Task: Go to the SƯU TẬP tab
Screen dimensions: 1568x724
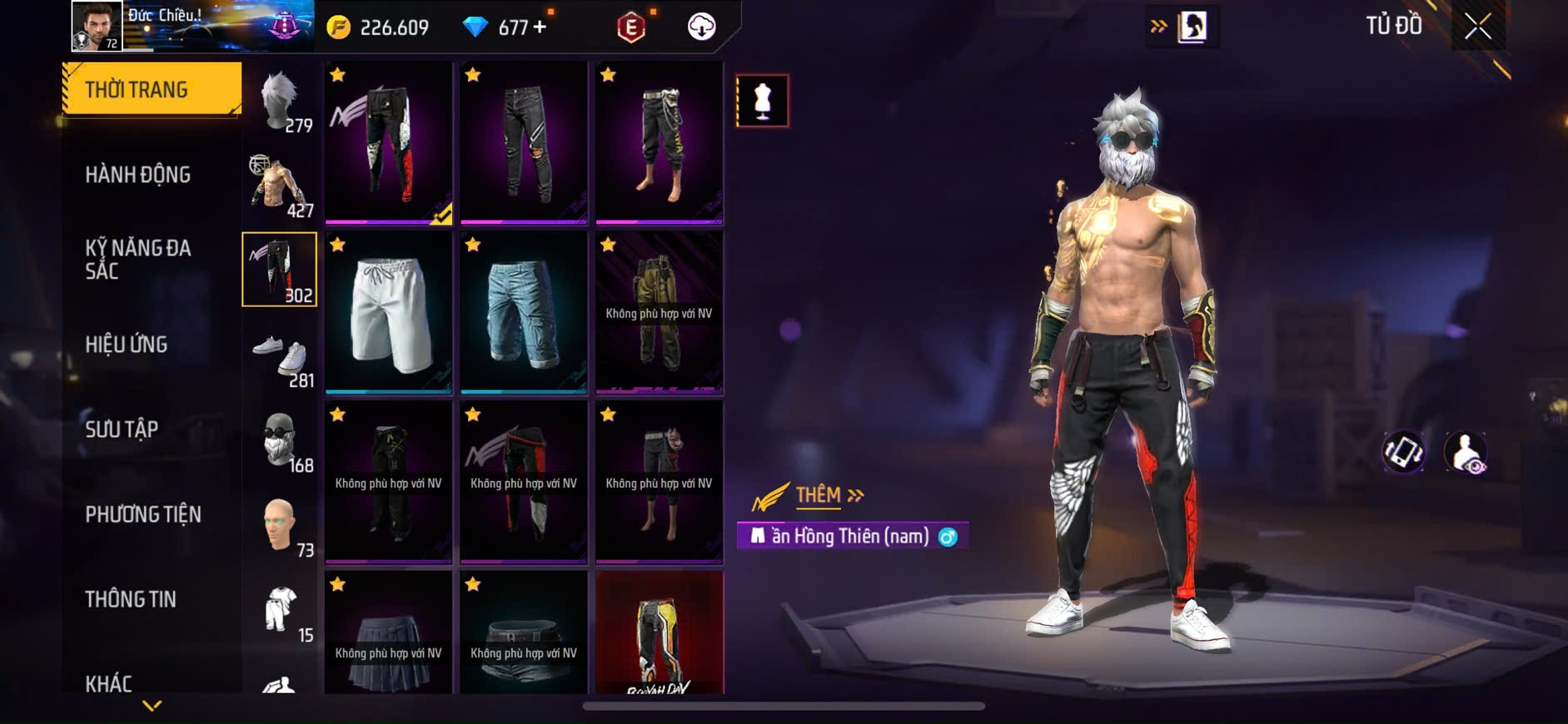Action: point(122,429)
